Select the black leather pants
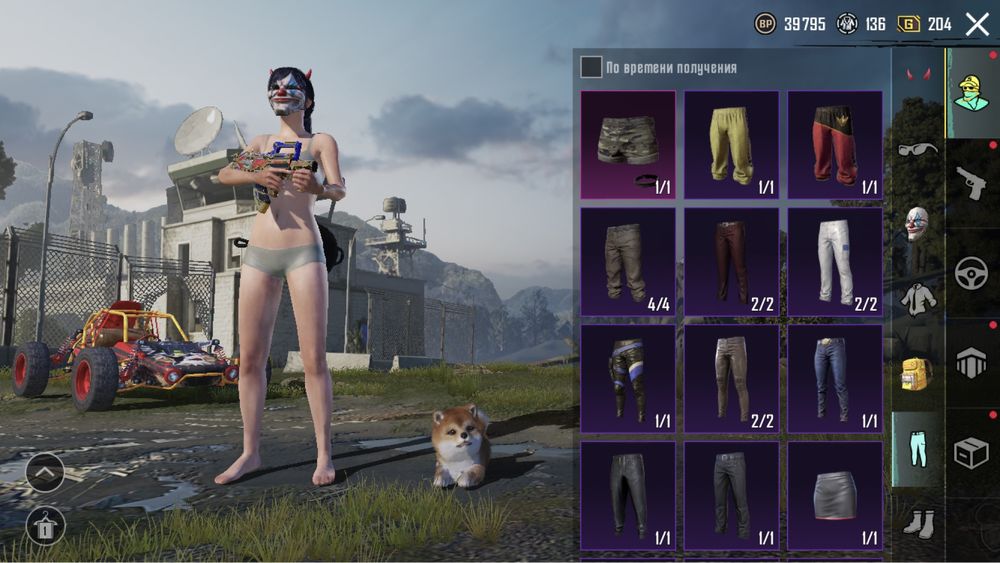This screenshot has height=563, width=1000. (x=628, y=494)
